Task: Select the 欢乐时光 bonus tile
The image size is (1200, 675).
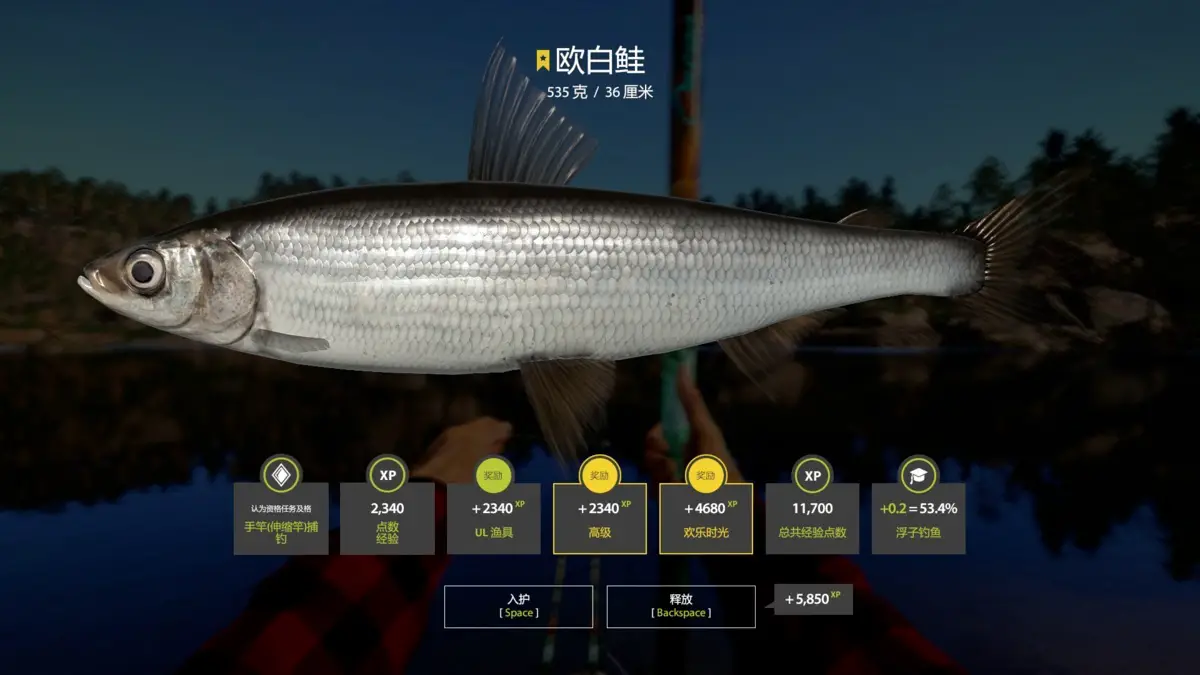Action: (706, 518)
